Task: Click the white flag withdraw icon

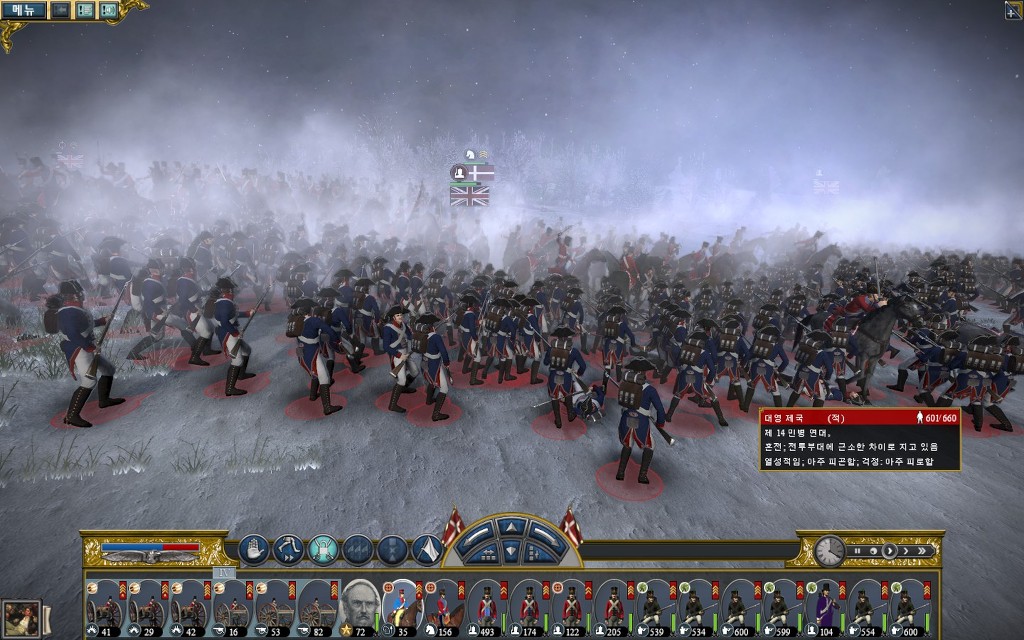Action: pos(427,548)
